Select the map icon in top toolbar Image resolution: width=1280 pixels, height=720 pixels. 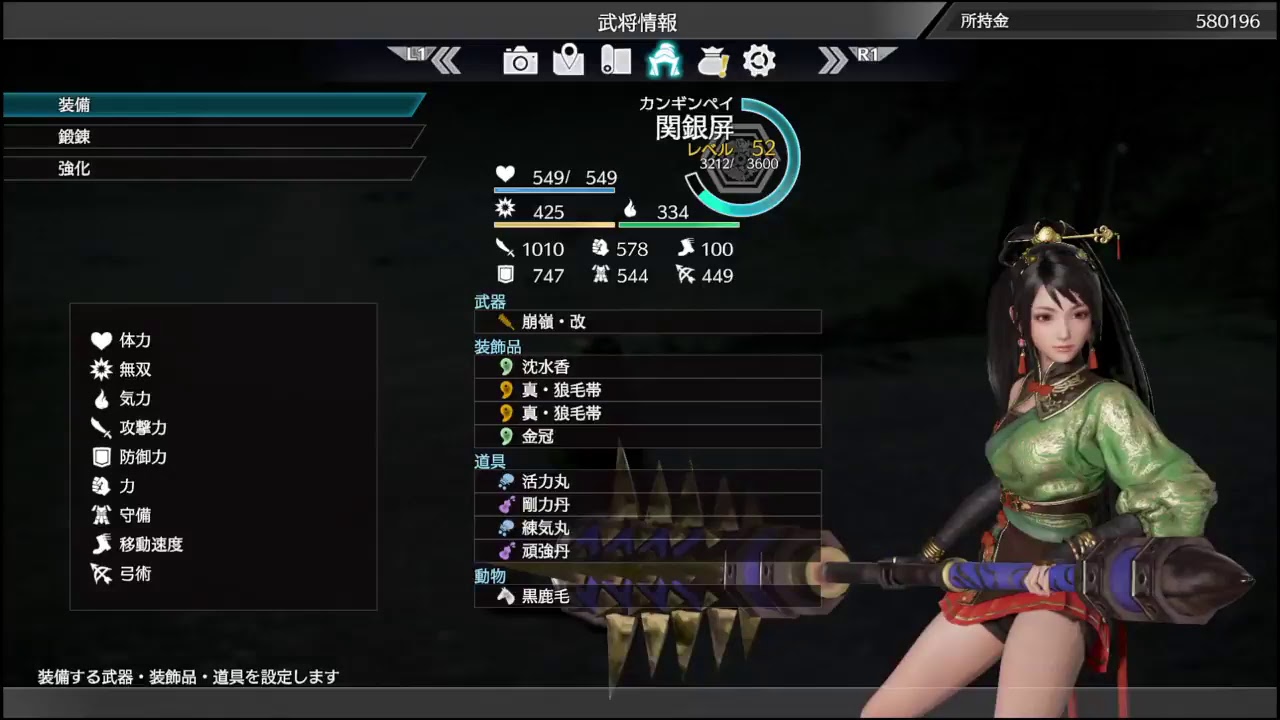click(x=567, y=61)
